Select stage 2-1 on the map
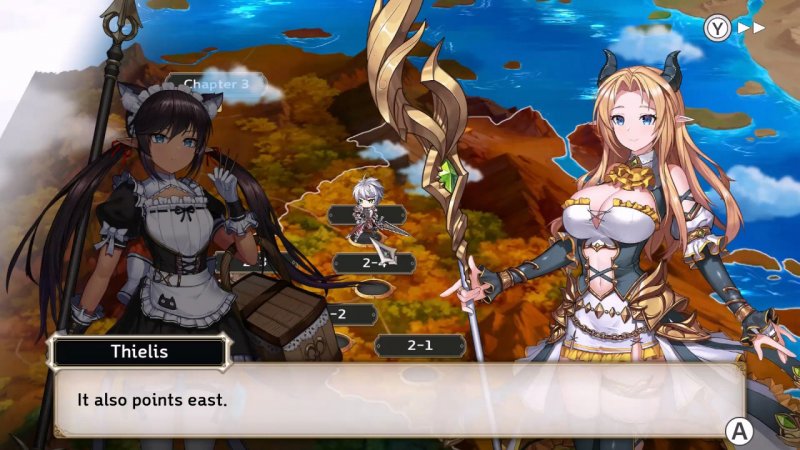This screenshot has height=450, width=800. [419, 345]
